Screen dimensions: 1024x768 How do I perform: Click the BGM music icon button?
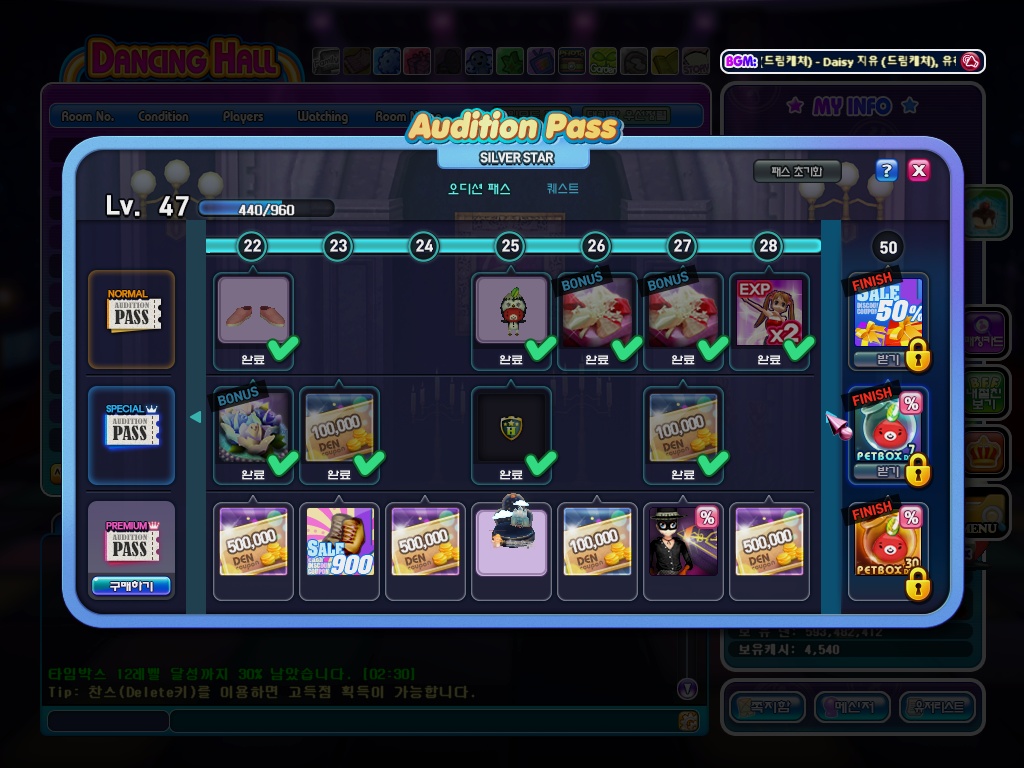pyautogui.click(x=969, y=61)
